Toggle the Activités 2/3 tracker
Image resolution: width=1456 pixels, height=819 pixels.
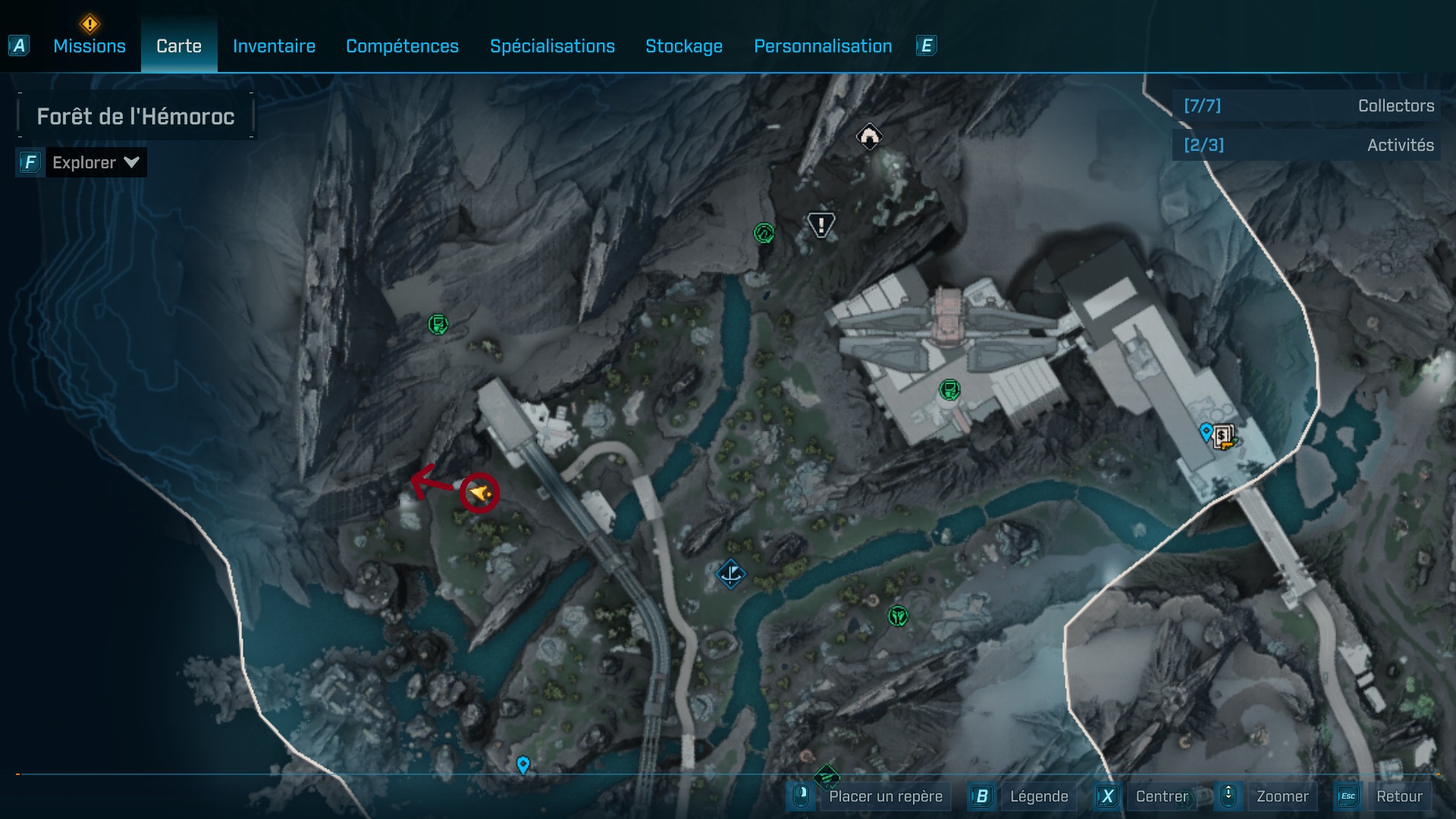point(1306,145)
